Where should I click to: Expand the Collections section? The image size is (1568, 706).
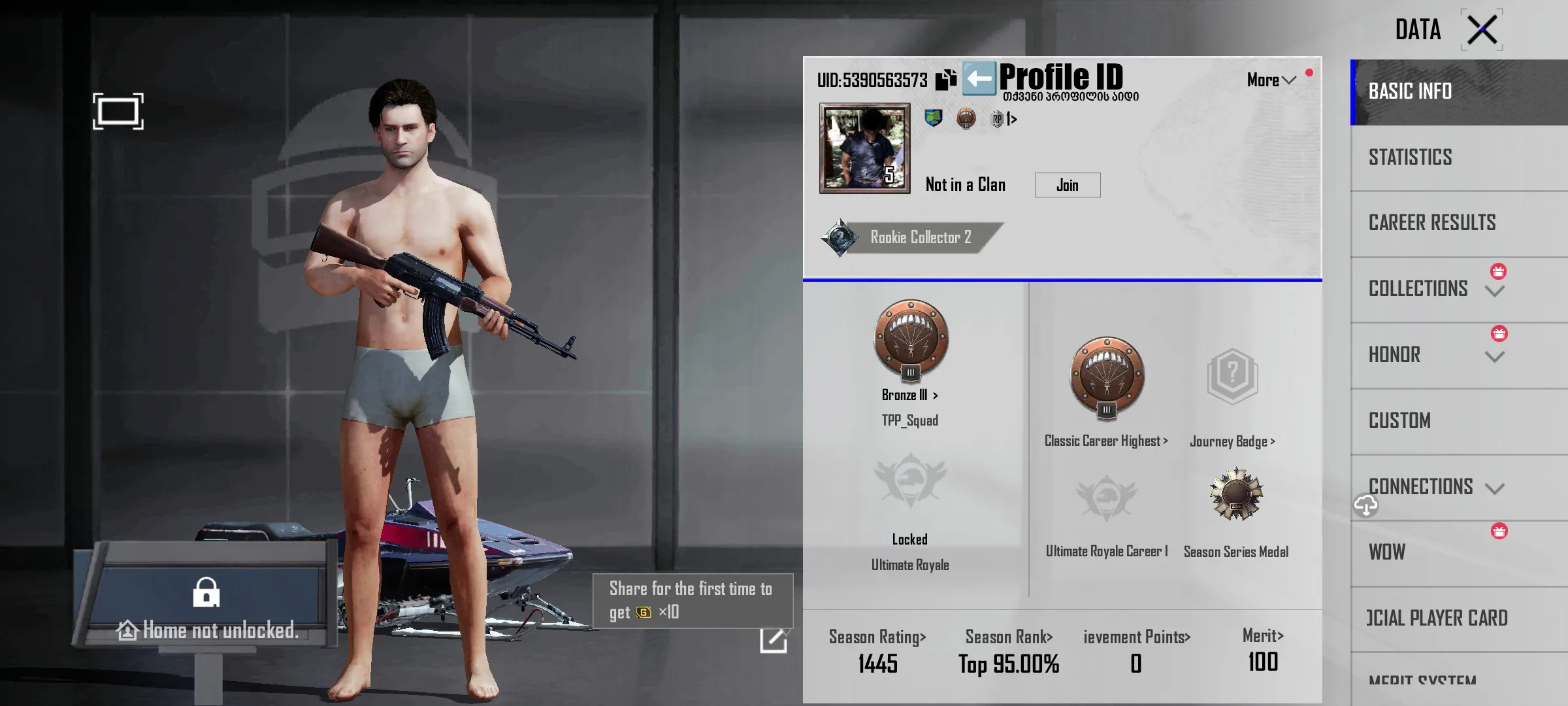click(1494, 290)
